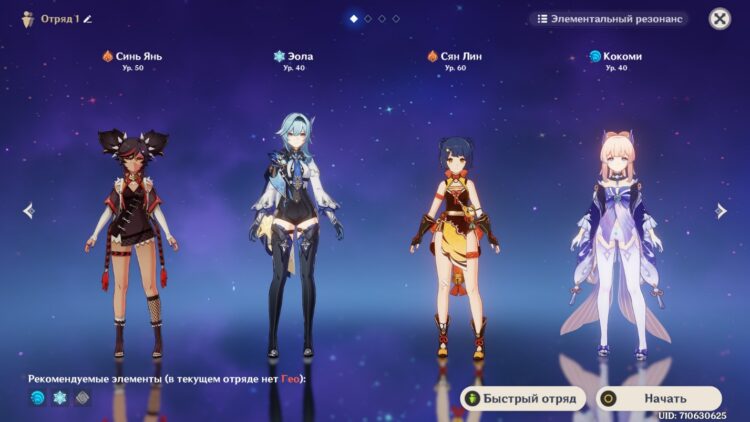750x422 pixels.
Task: Click the Быстрый отряд button
Action: coord(521,398)
